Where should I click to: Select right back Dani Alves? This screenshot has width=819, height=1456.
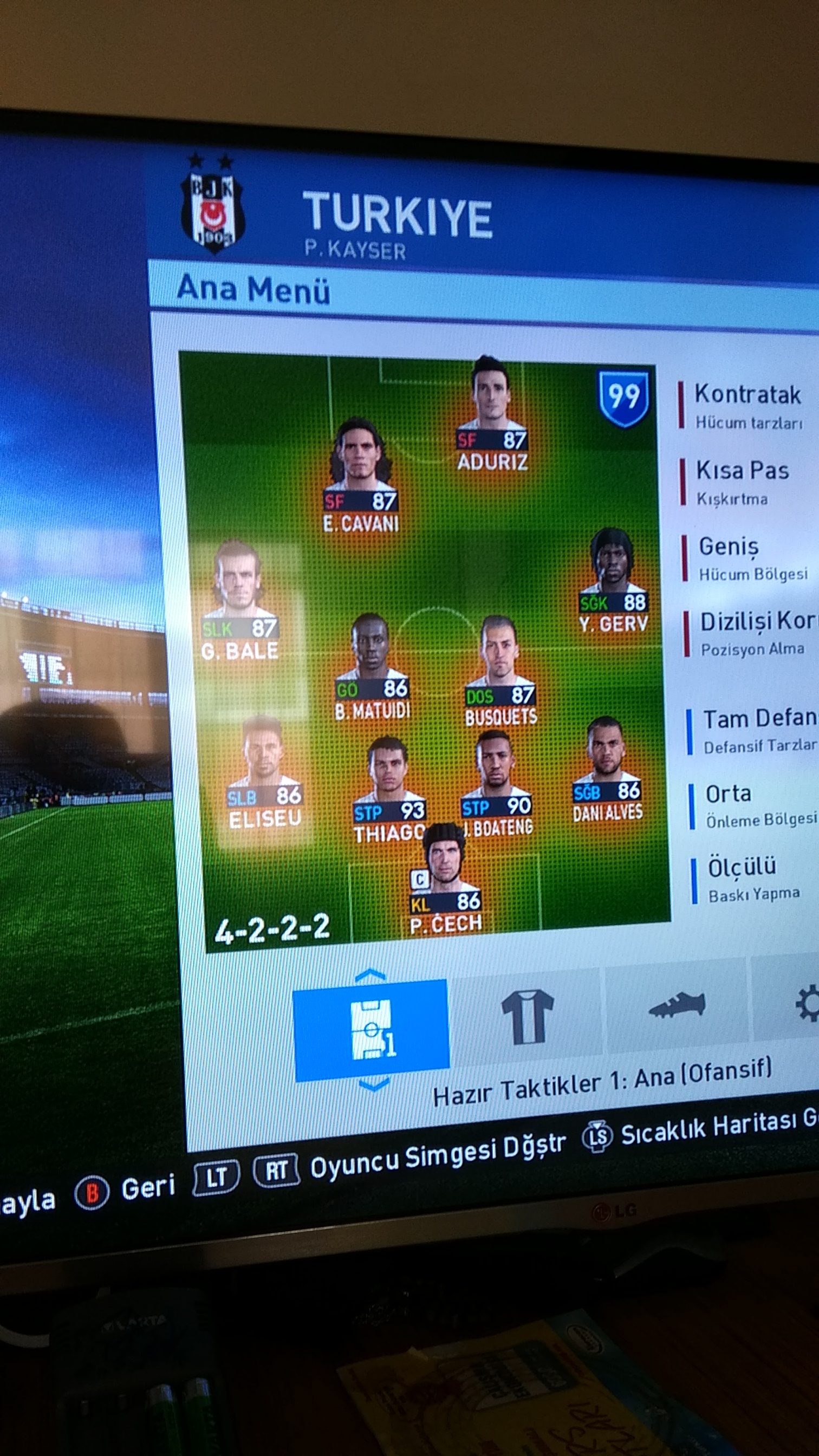pyautogui.click(x=608, y=771)
